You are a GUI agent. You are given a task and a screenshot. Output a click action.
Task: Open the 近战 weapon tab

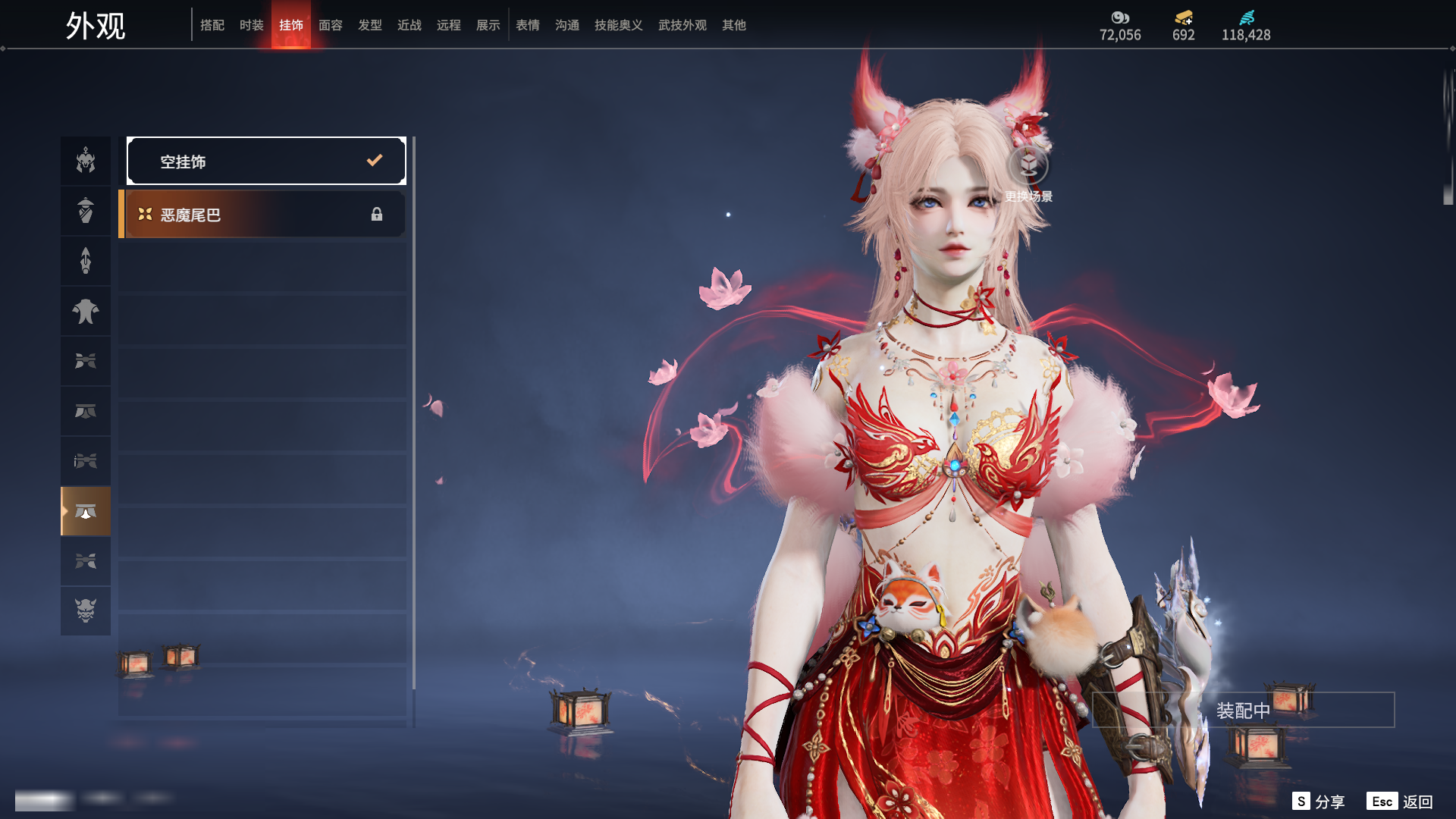pos(409,25)
